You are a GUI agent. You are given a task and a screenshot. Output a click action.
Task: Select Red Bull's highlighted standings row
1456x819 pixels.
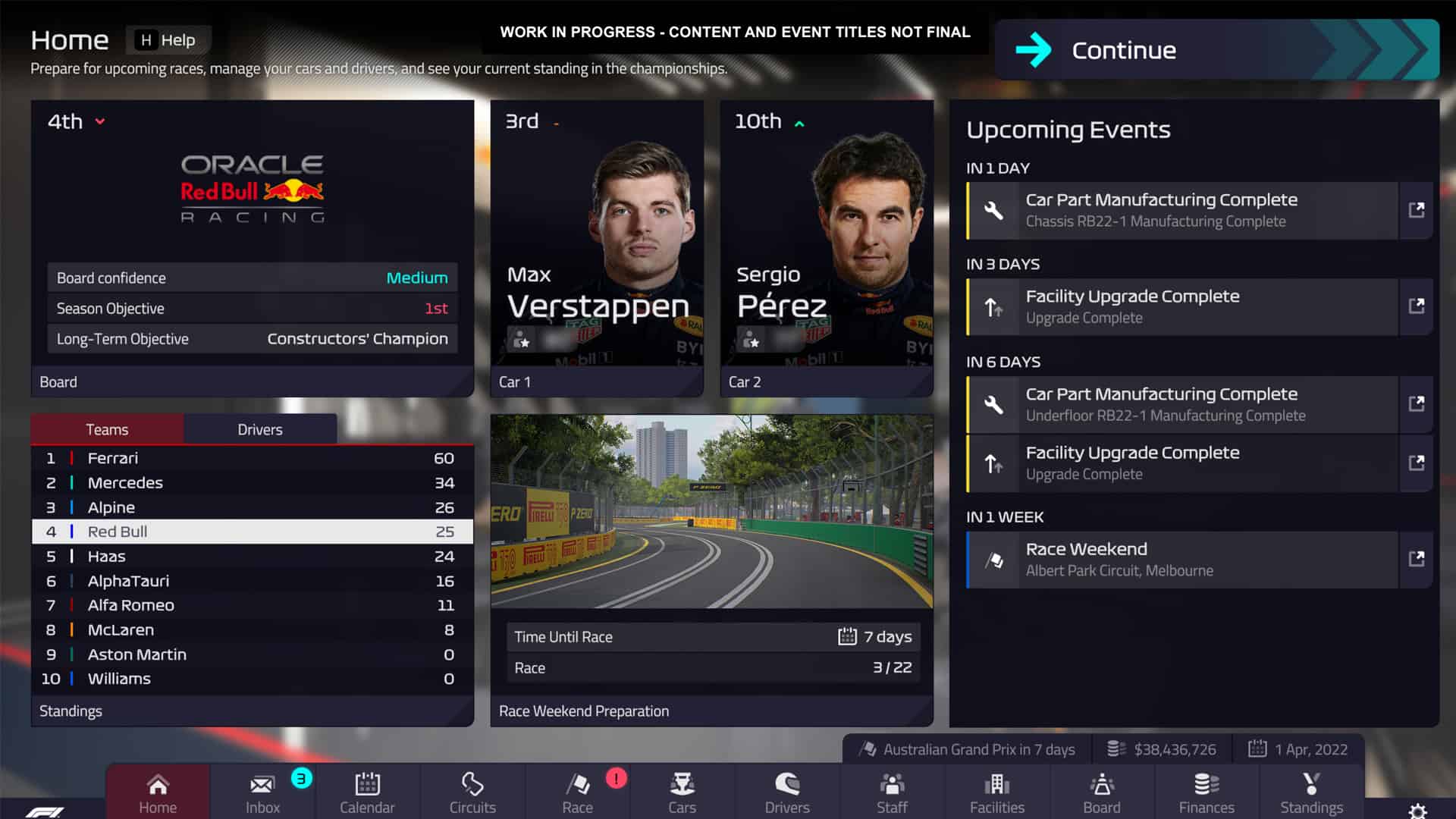(252, 532)
